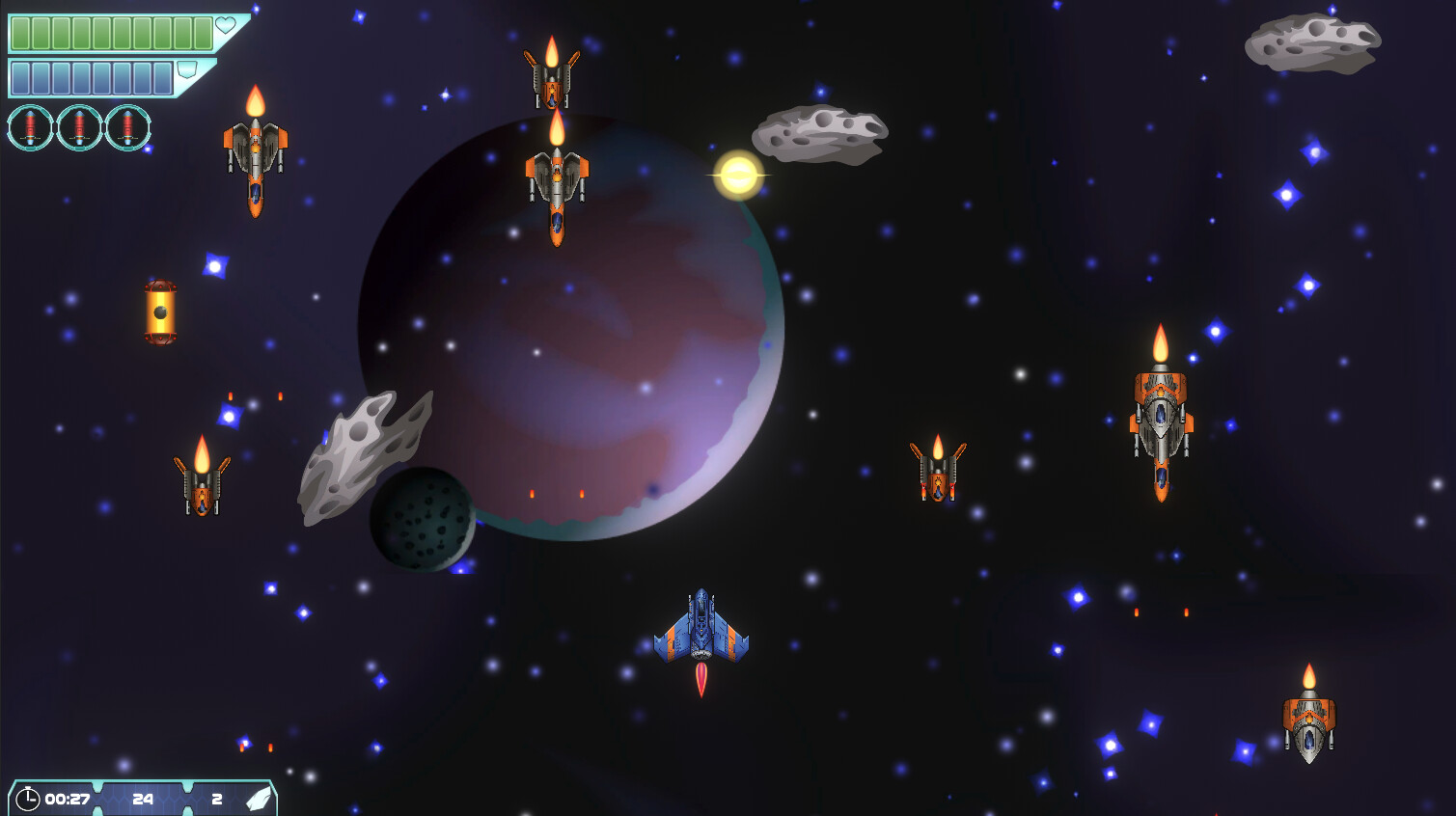Click the kill counter showing 24

[x=144, y=799]
